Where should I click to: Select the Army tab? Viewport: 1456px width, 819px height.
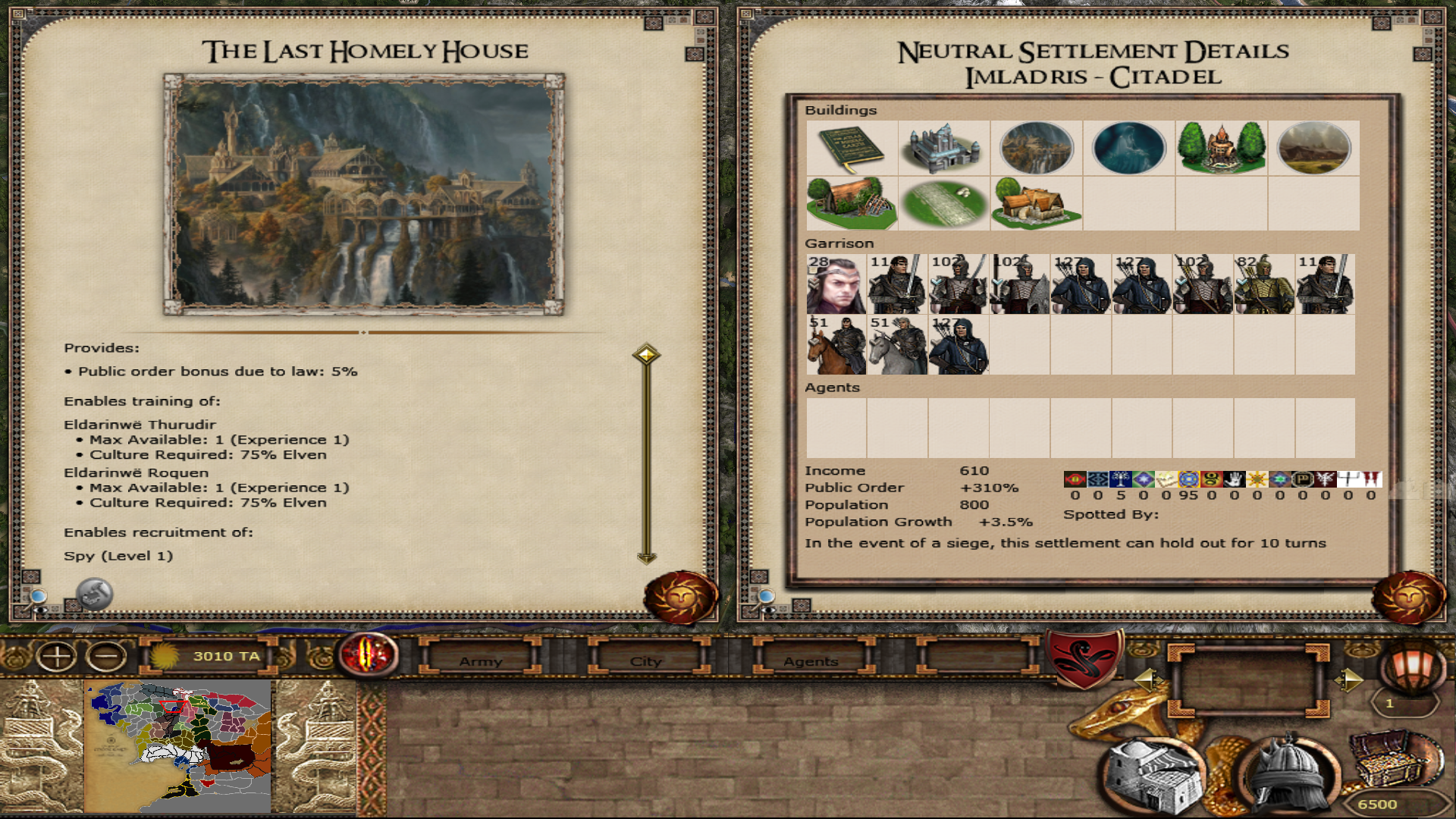(480, 661)
